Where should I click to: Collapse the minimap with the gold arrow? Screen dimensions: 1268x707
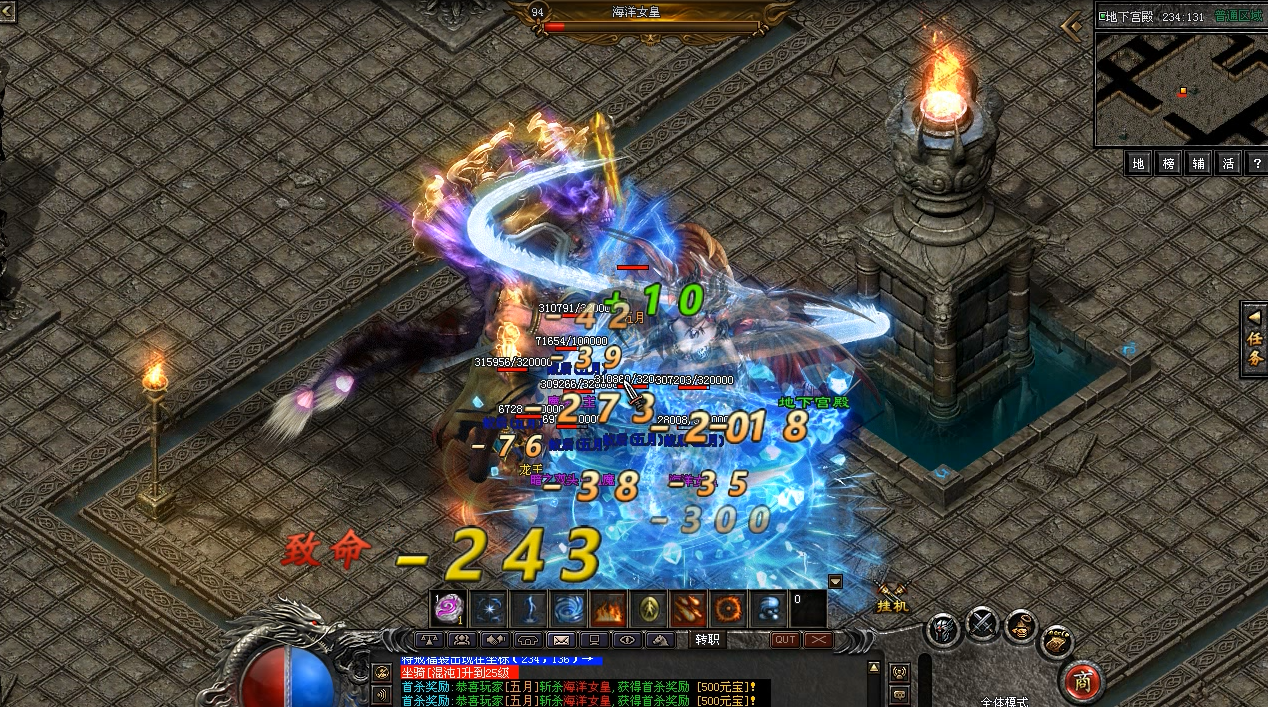point(1075,26)
